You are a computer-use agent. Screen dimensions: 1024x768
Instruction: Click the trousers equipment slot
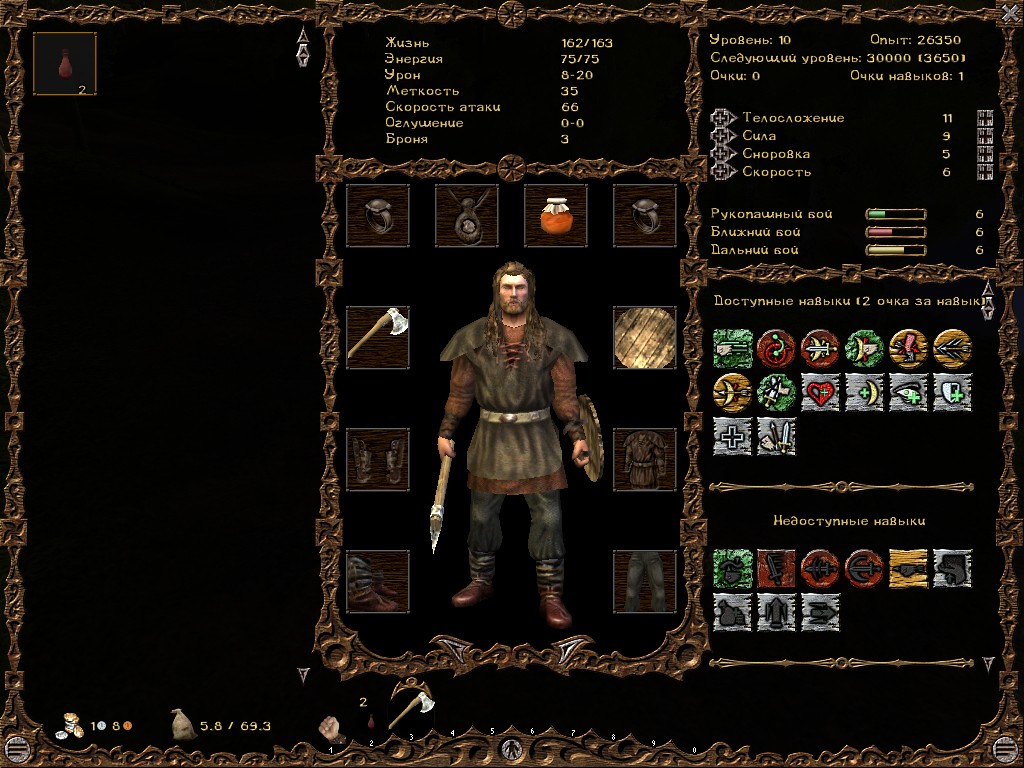click(644, 581)
